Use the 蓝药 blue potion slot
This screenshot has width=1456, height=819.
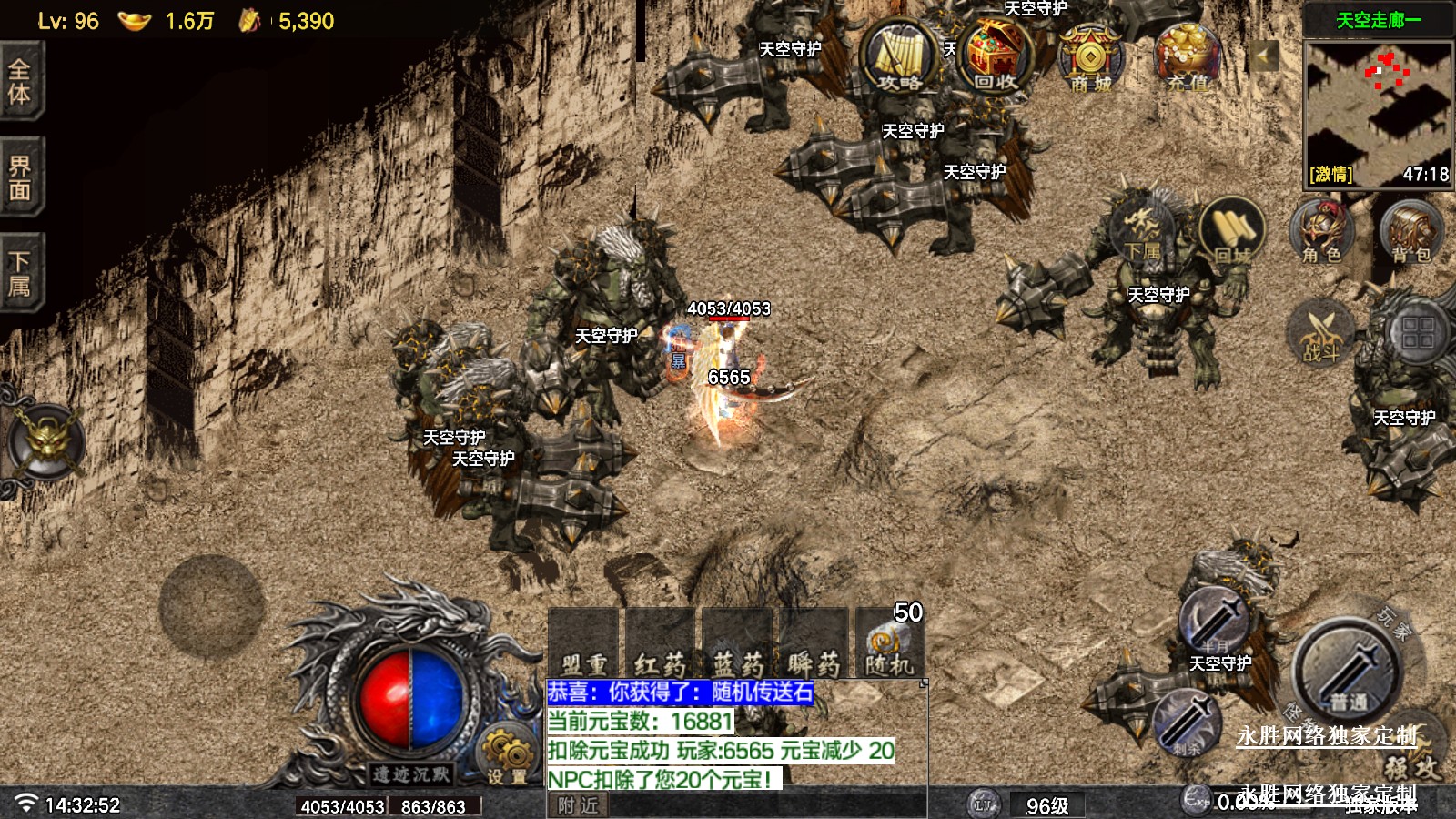point(737,645)
